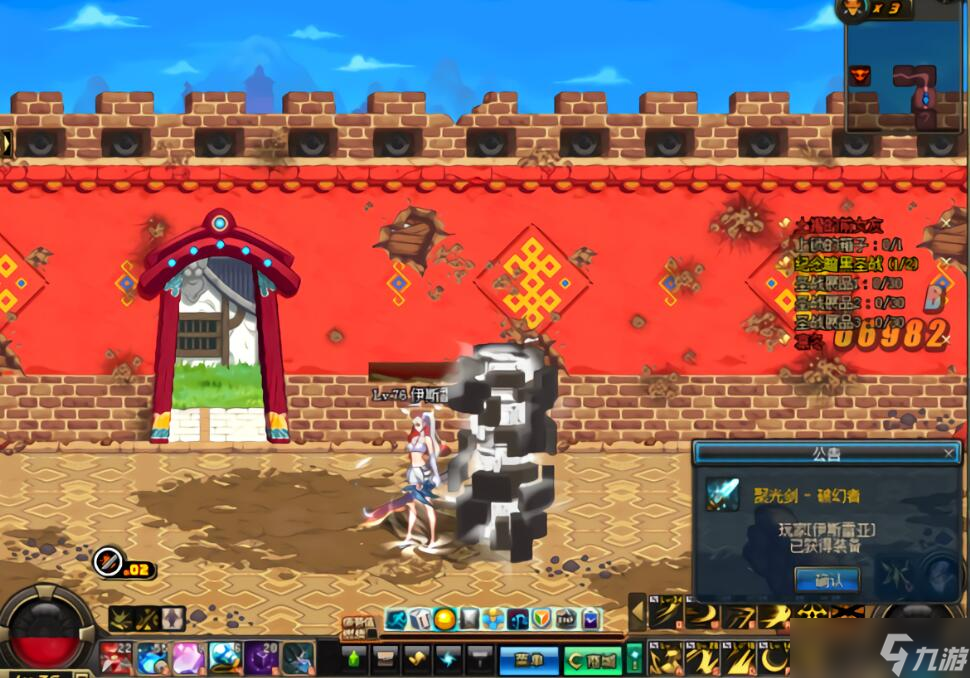Screen dimensions: 970x678
Task: Click the green info button beside skills
Action: point(634,659)
